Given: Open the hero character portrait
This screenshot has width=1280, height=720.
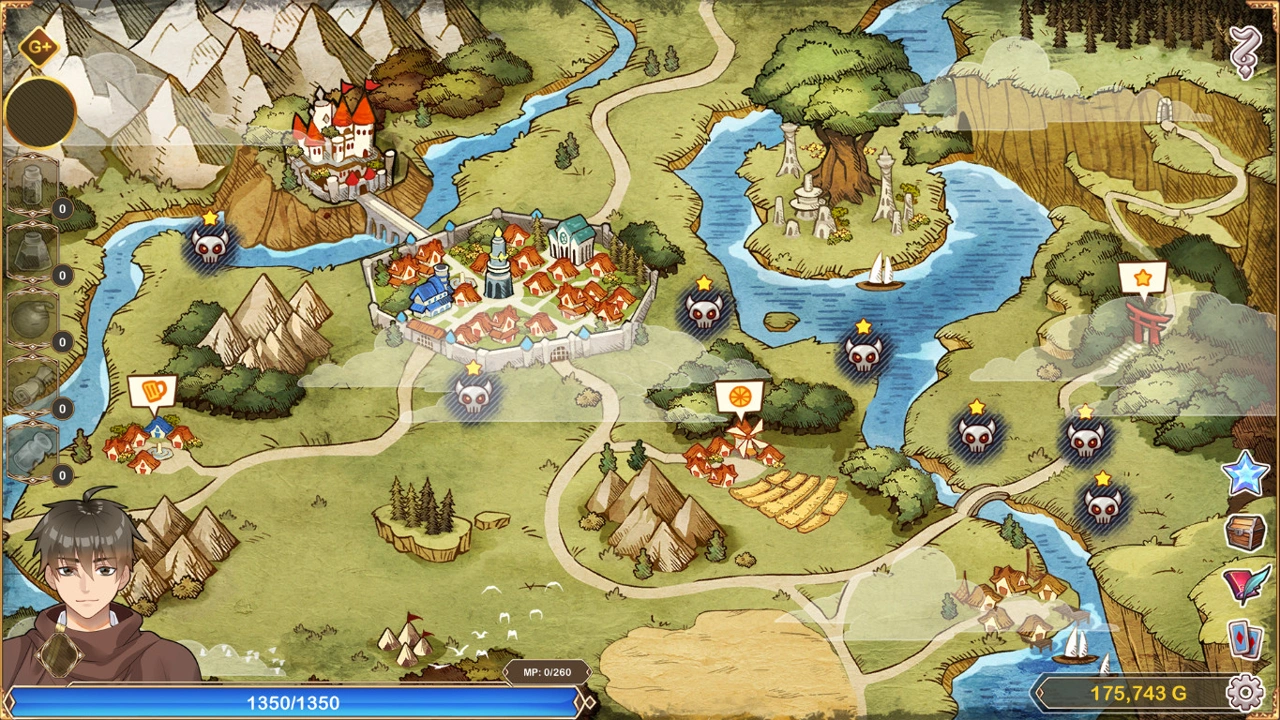Looking at the screenshot, I should 90,590.
